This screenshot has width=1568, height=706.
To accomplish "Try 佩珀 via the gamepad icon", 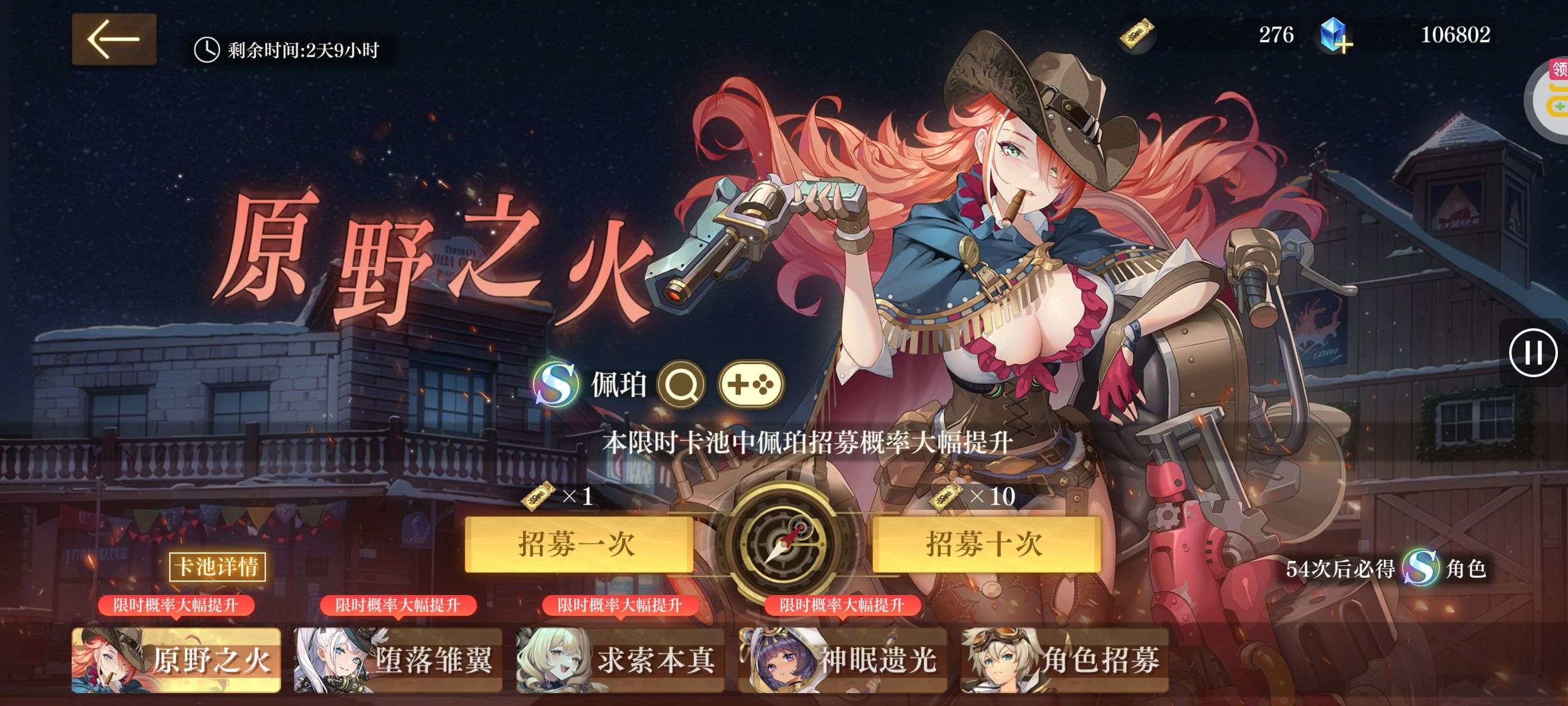I will 750,384.
